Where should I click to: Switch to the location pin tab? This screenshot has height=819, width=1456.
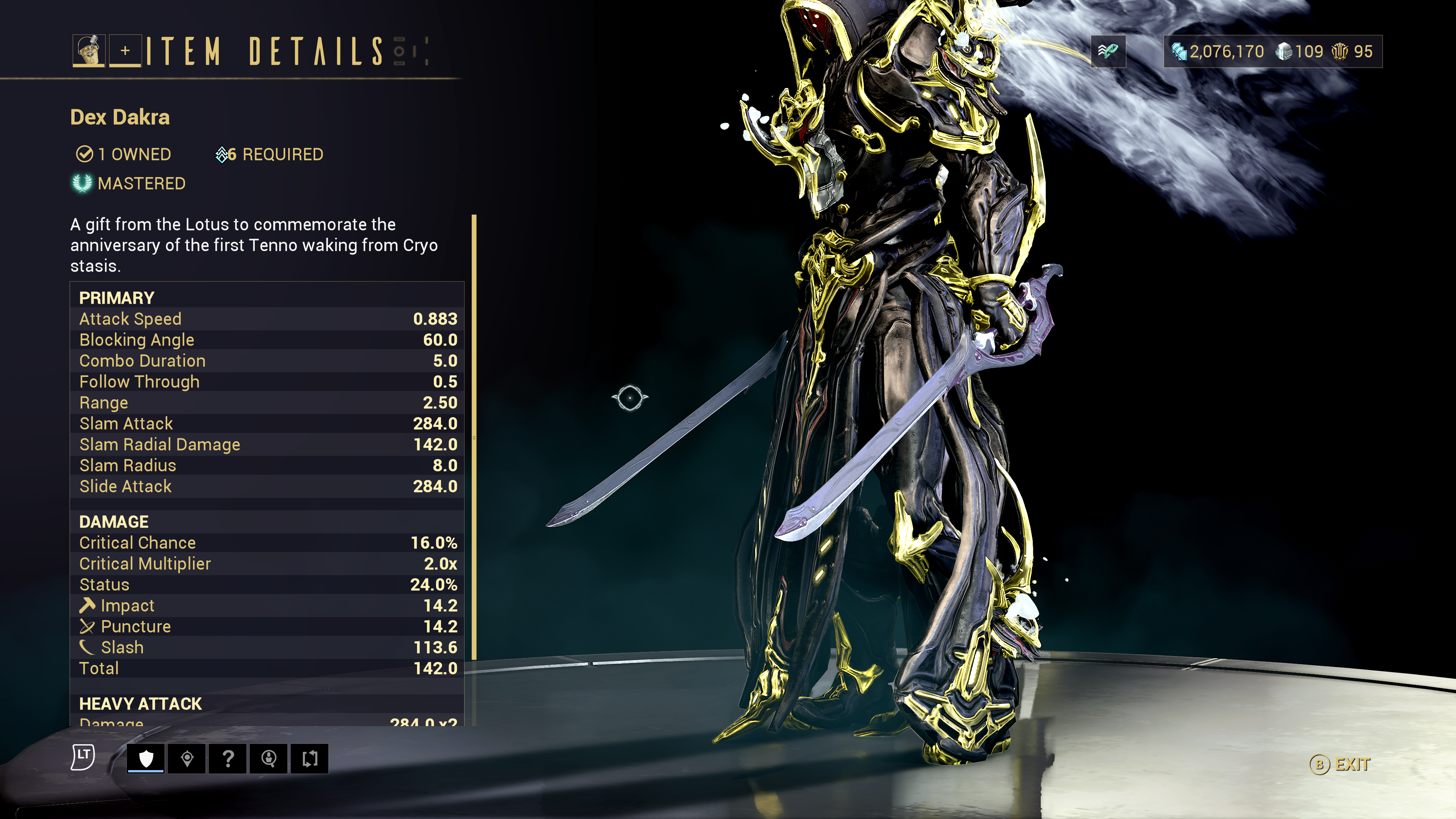187,758
